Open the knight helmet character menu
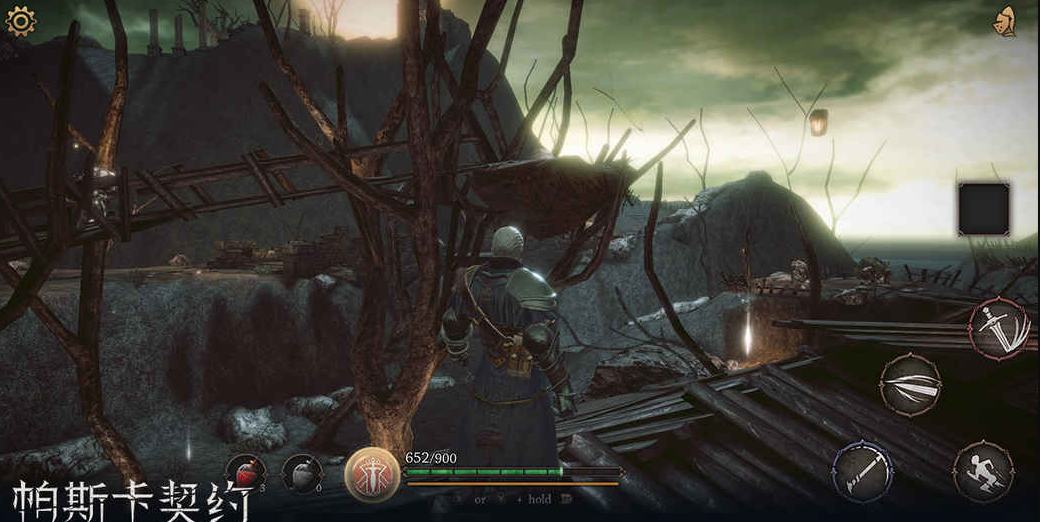 [x=1006, y=20]
